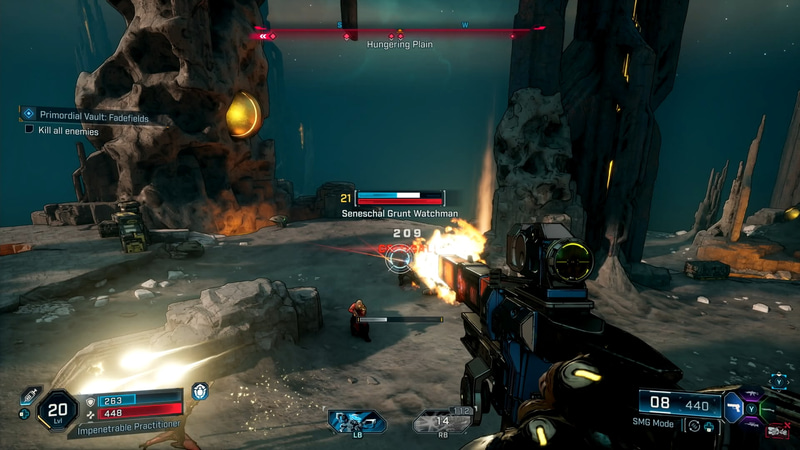The image size is (800, 450).
Task: Select the armored helmet icon beside the shield bar
Action: (200, 392)
